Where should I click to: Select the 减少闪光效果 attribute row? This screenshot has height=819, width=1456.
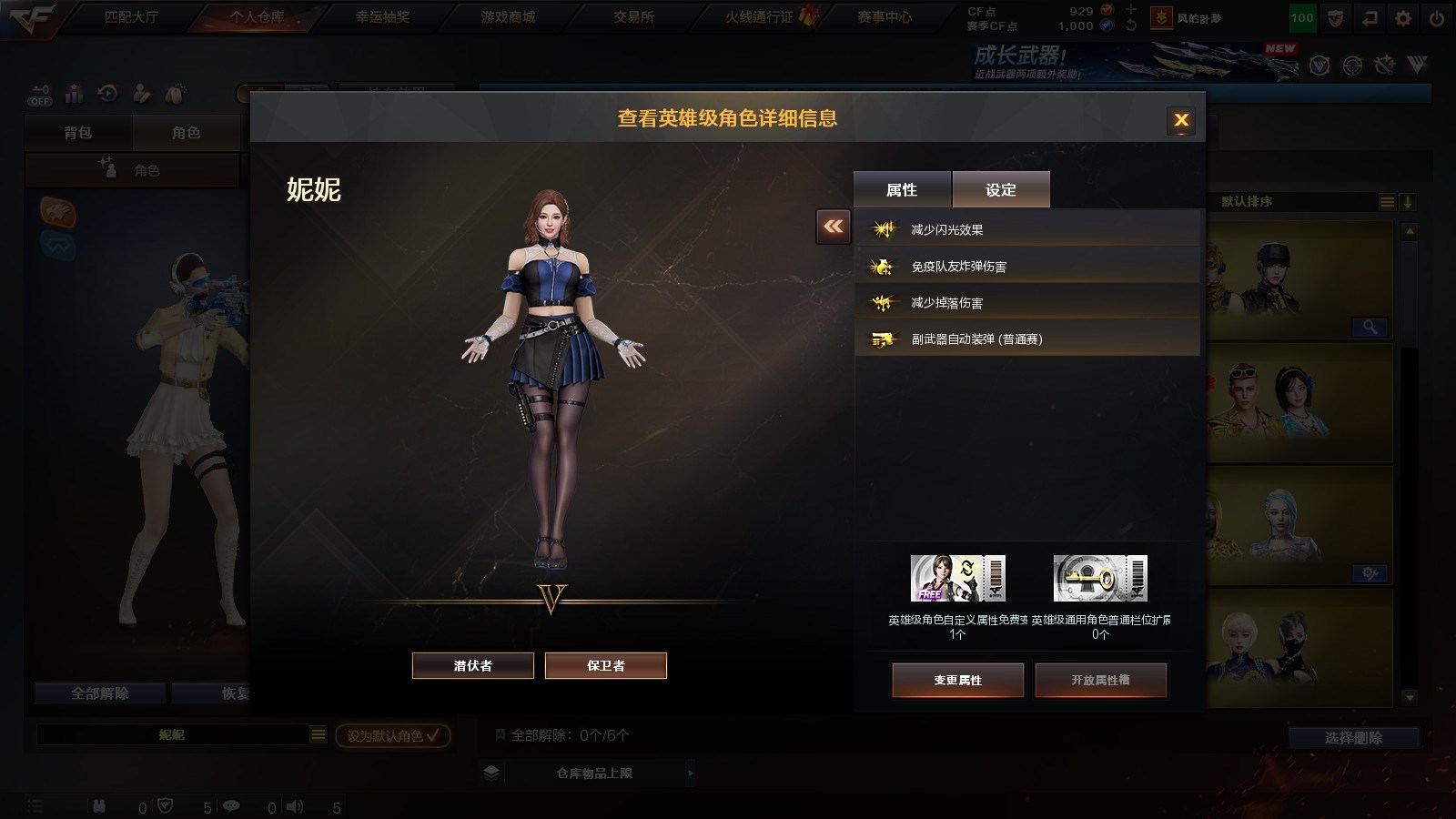point(1026,229)
